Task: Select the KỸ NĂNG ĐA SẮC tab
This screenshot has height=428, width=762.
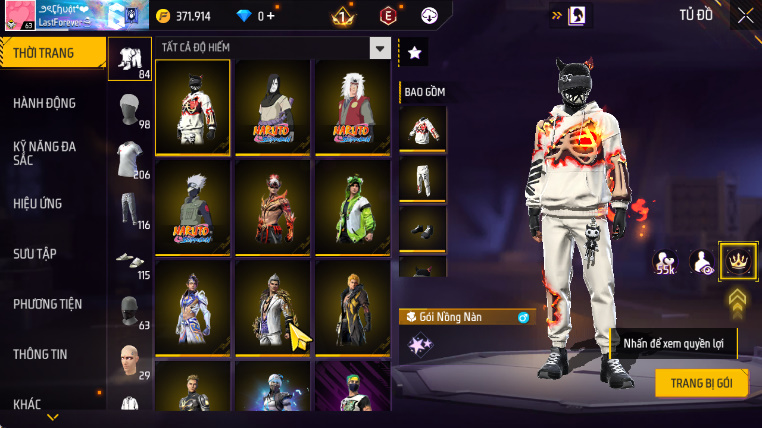Action: click(45, 153)
